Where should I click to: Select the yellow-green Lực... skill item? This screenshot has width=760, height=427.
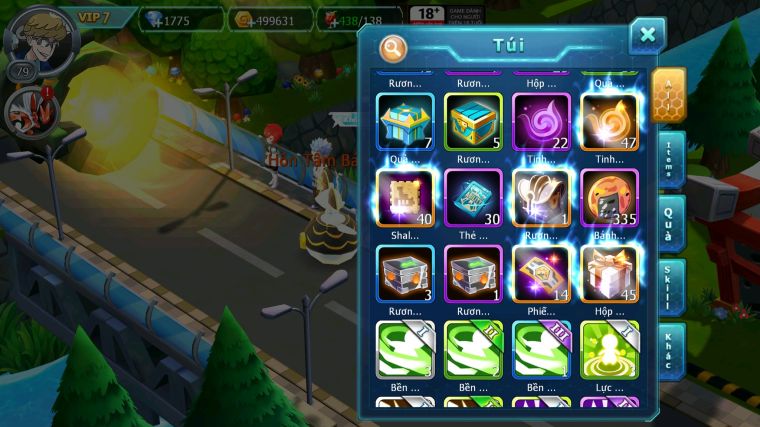(609, 349)
